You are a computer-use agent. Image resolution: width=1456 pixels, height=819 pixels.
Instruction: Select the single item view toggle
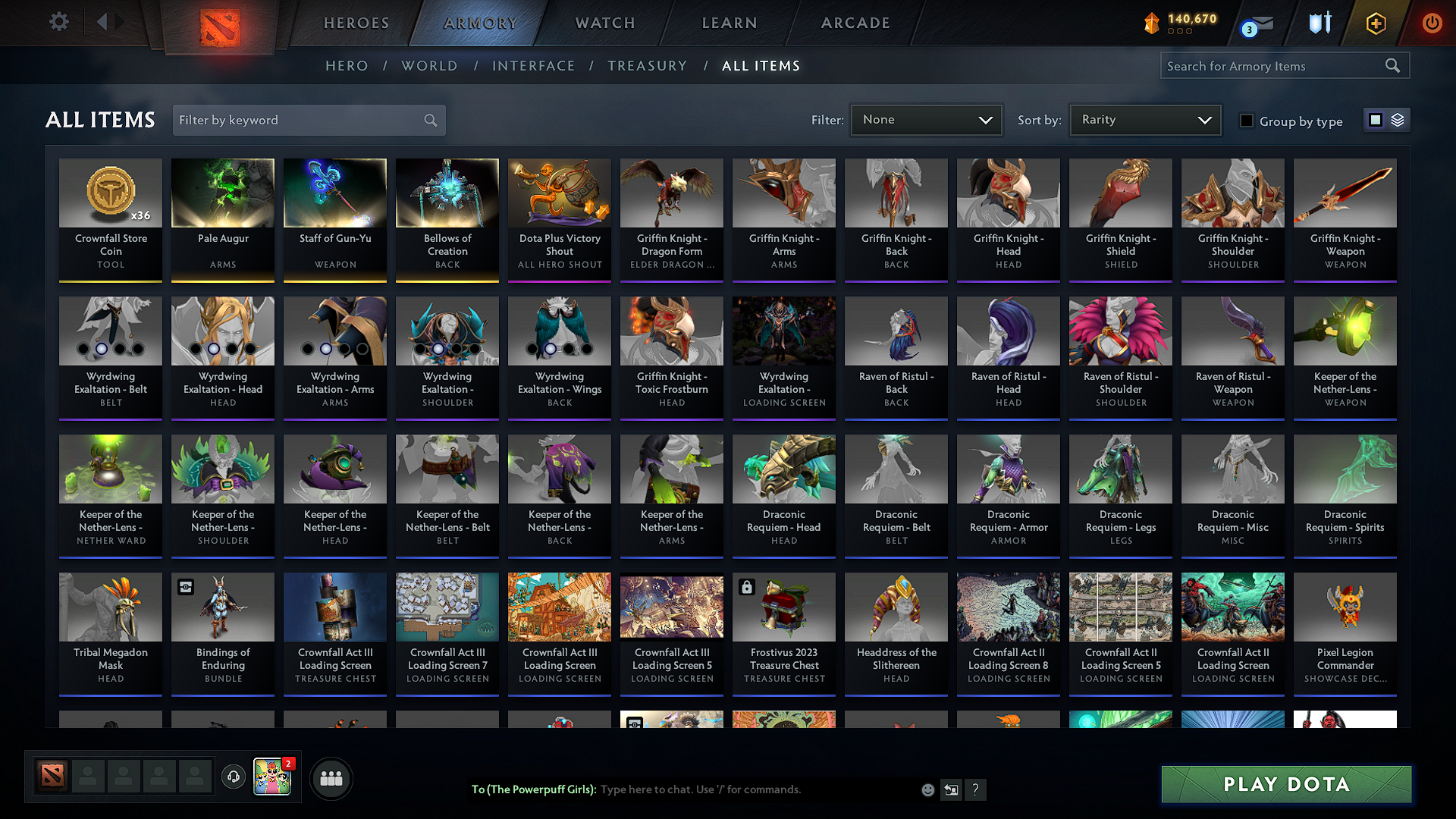tap(1376, 119)
